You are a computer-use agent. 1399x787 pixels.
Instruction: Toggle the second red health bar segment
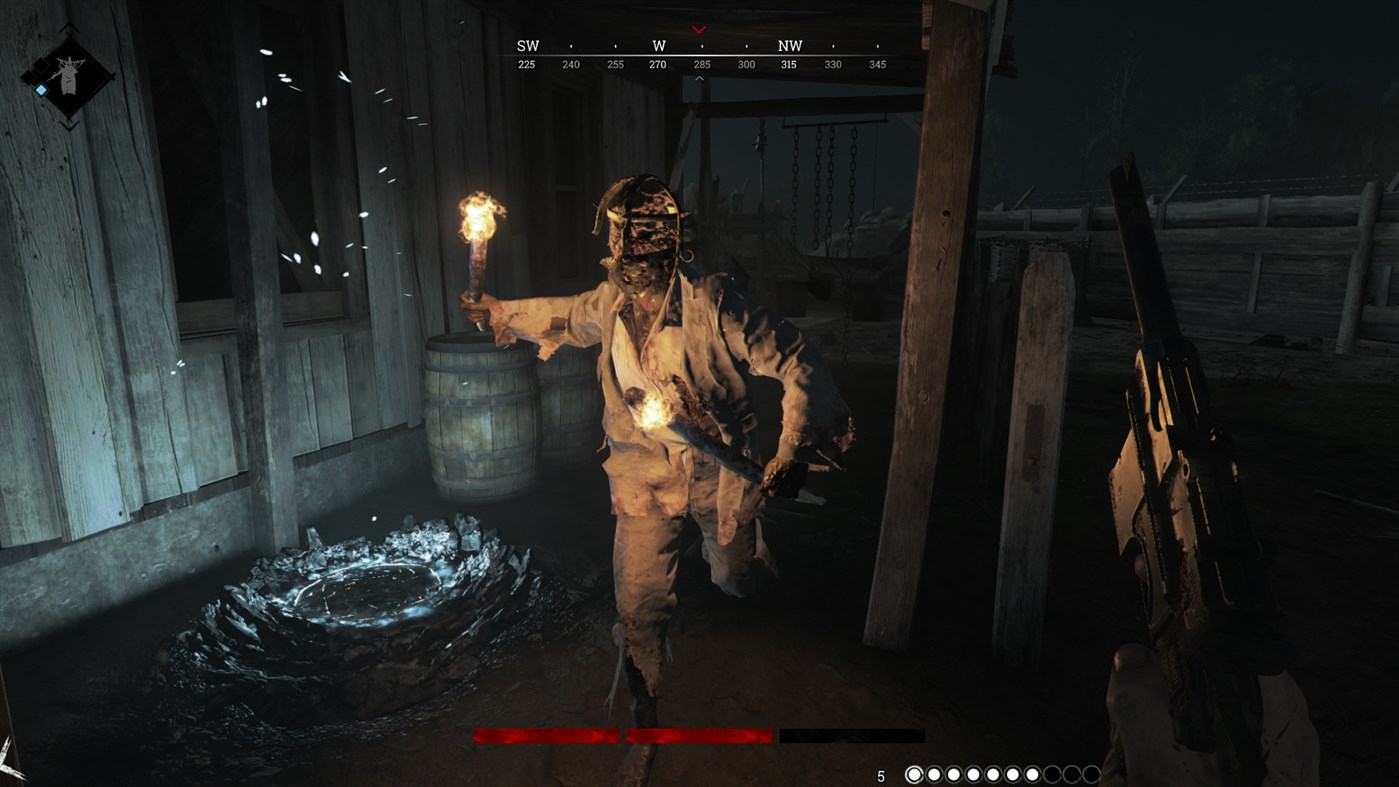coord(700,736)
